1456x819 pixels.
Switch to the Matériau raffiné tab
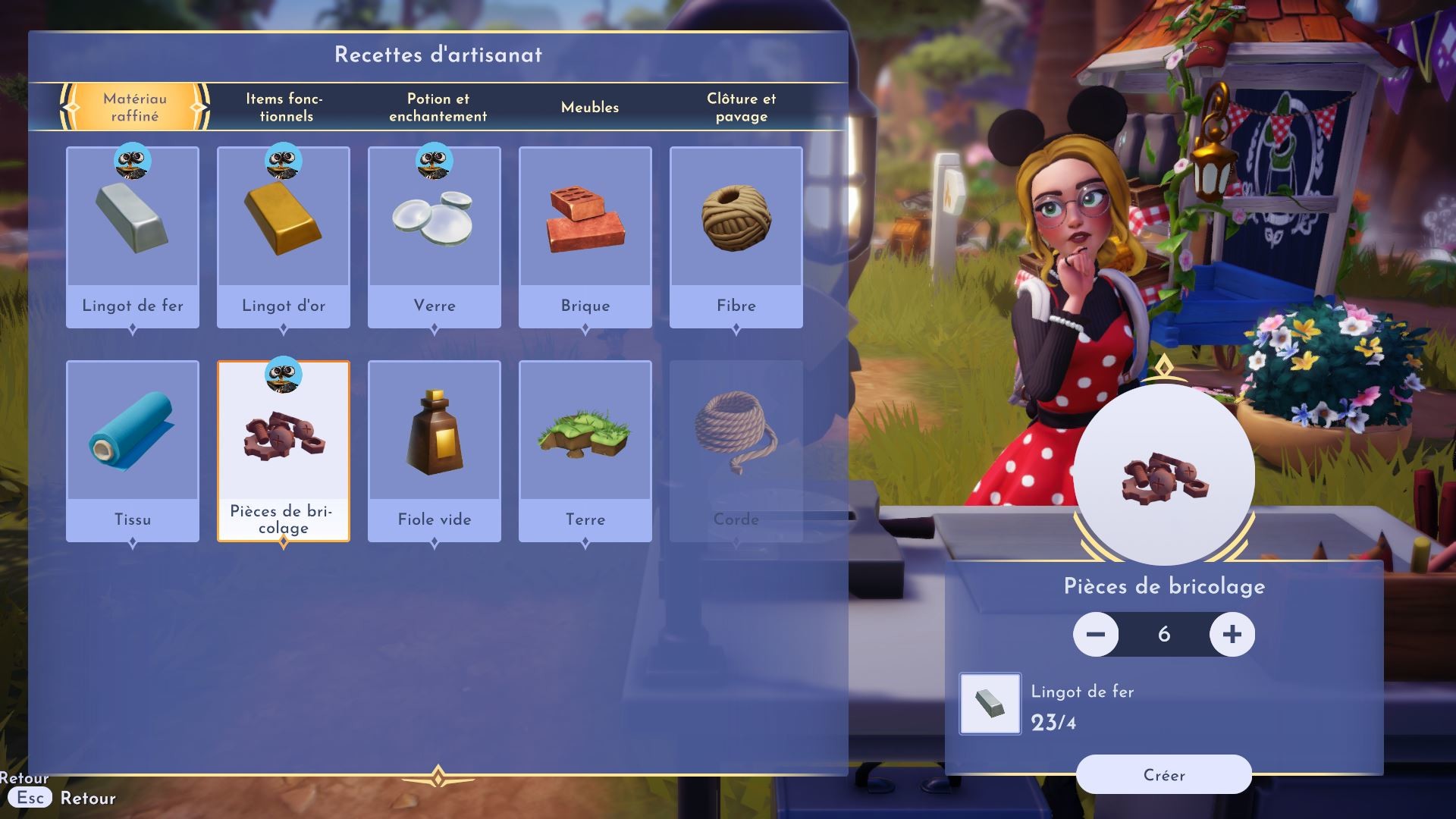(135, 107)
